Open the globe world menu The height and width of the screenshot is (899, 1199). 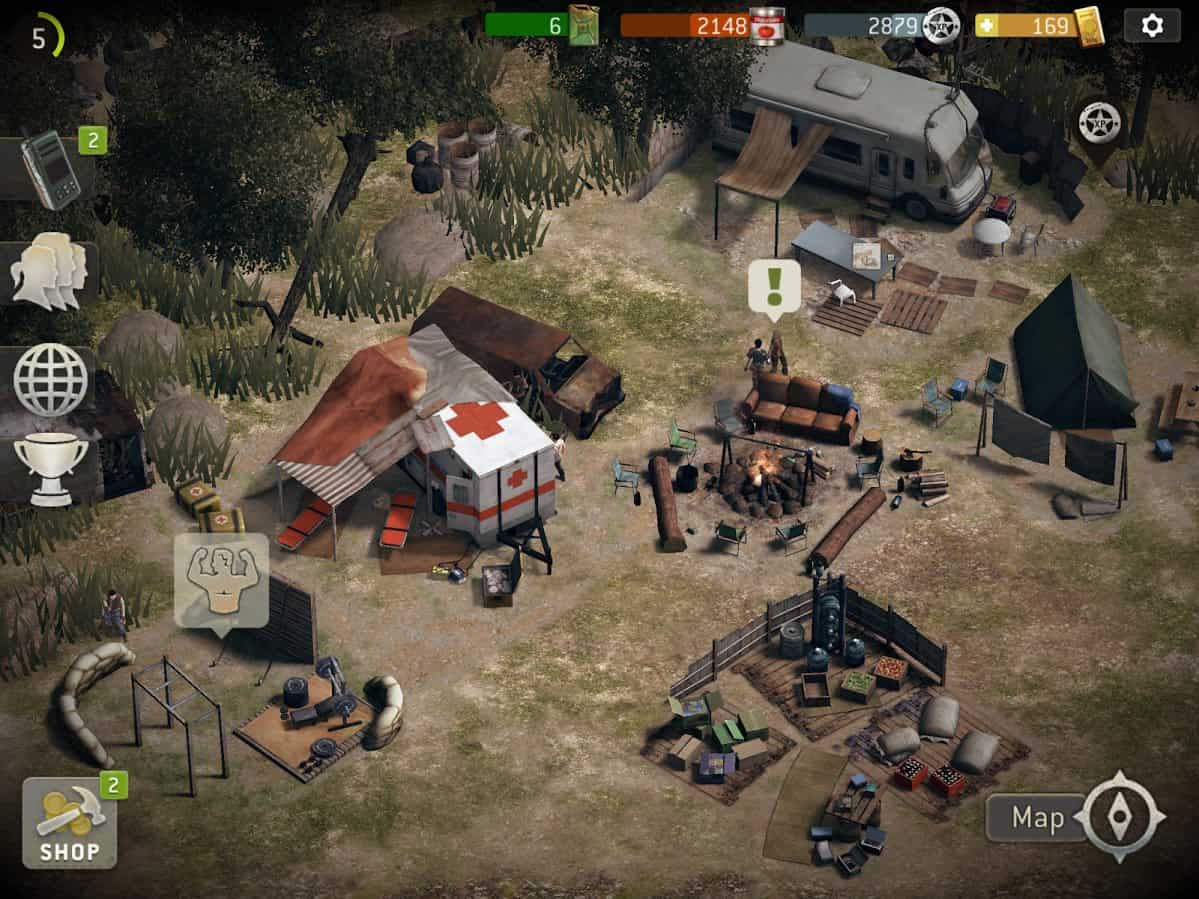(50, 379)
